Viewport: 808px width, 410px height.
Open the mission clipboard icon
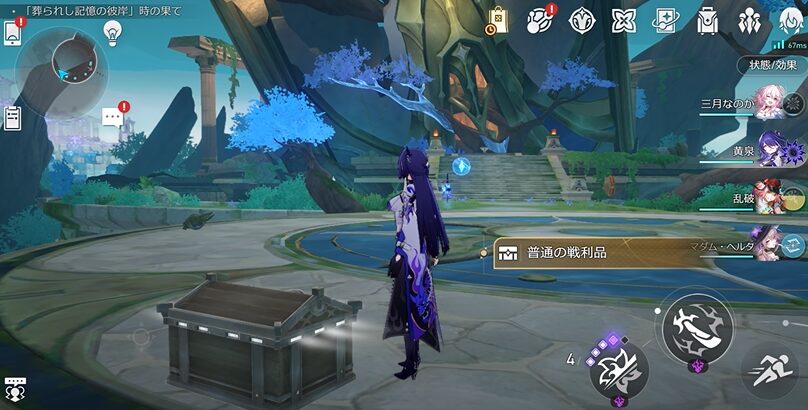pyautogui.click(x=12, y=118)
